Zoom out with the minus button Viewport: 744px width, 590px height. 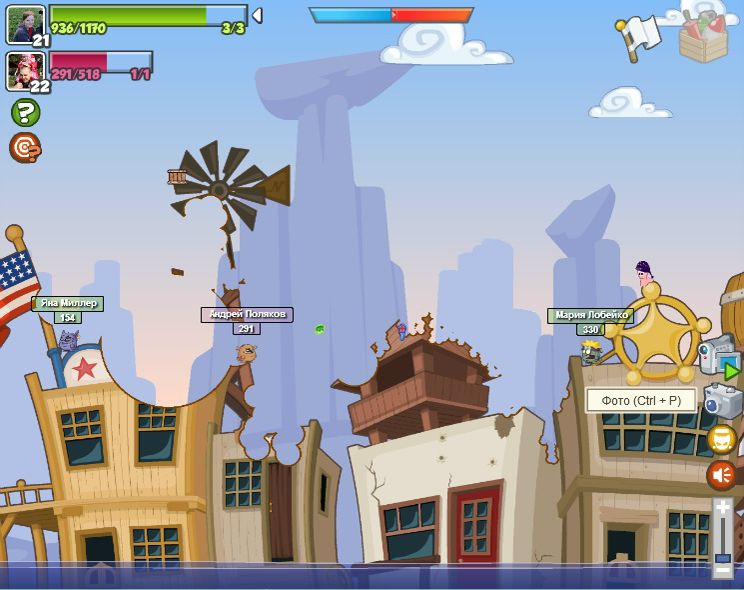(722, 571)
